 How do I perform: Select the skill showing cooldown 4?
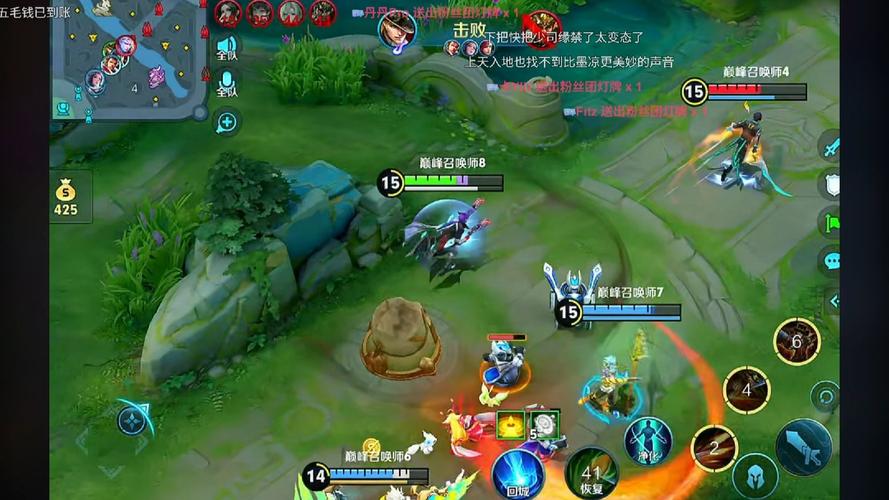coord(746,390)
